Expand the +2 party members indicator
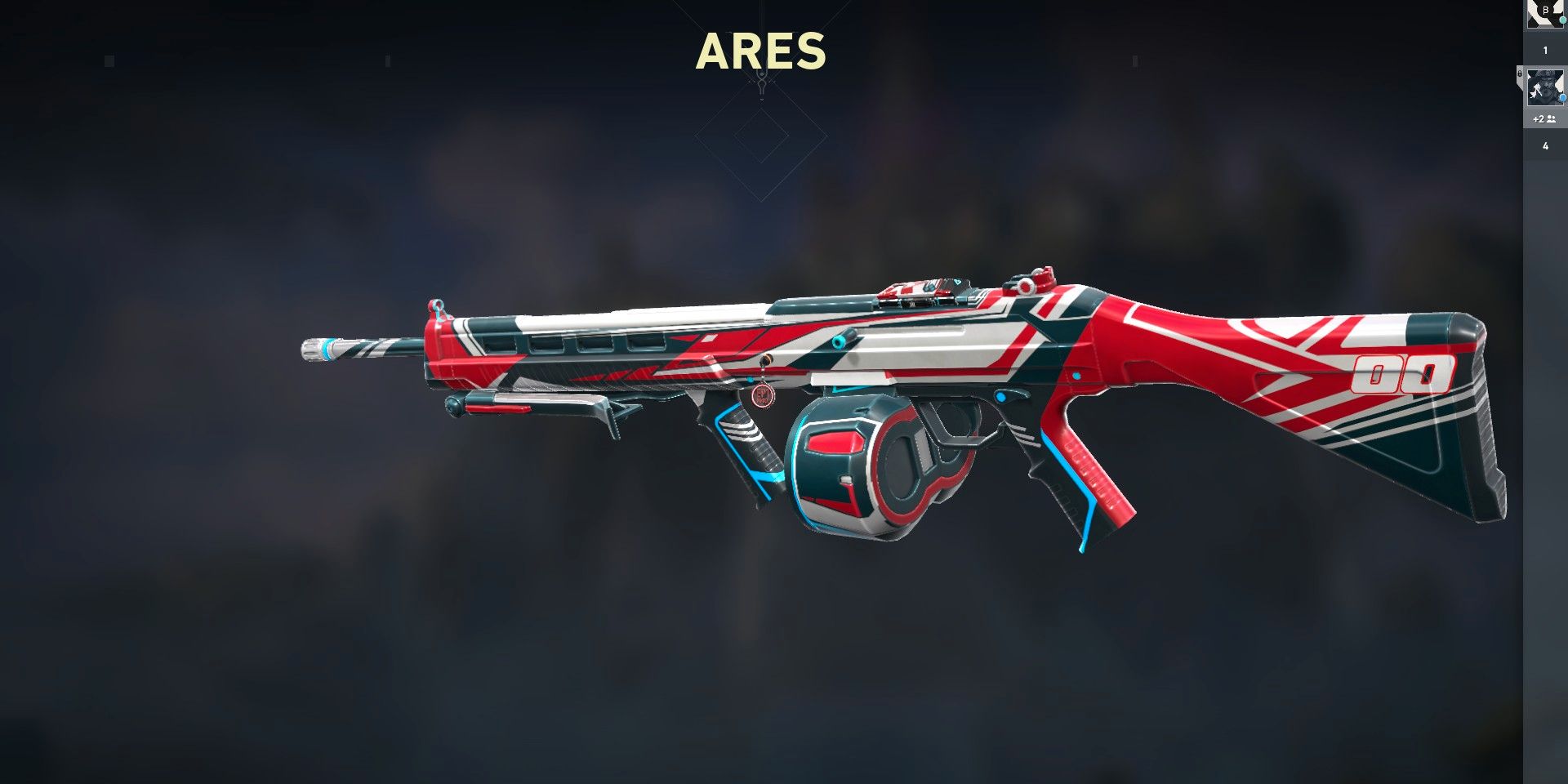Image resolution: width=1568 pixels, height=784 pixels. (x=1543, y=119)
